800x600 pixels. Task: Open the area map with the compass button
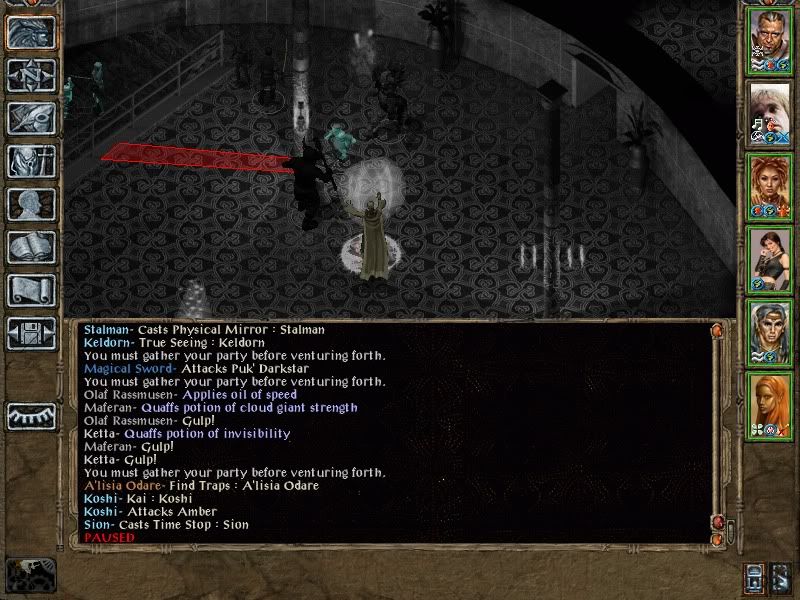30,75
